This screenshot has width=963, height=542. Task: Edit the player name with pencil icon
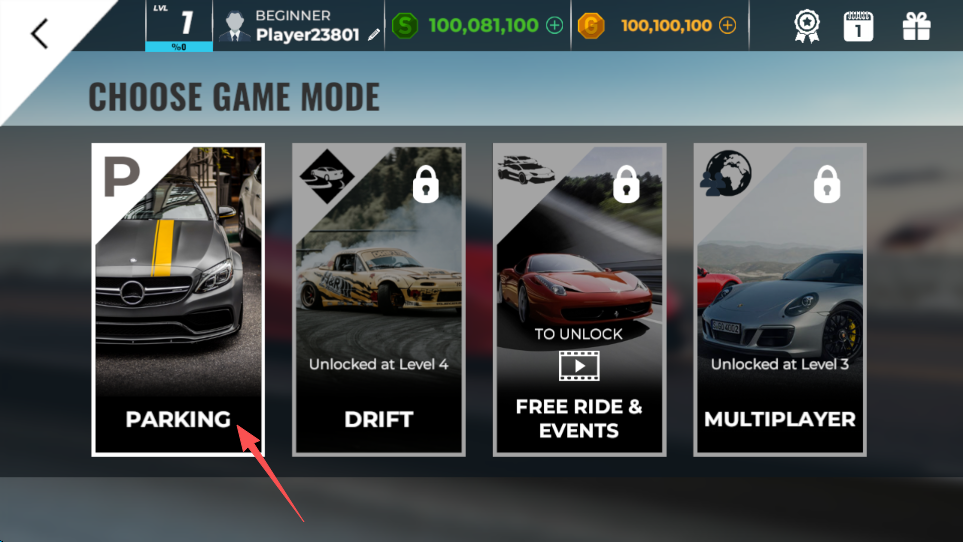click(374, 35)
